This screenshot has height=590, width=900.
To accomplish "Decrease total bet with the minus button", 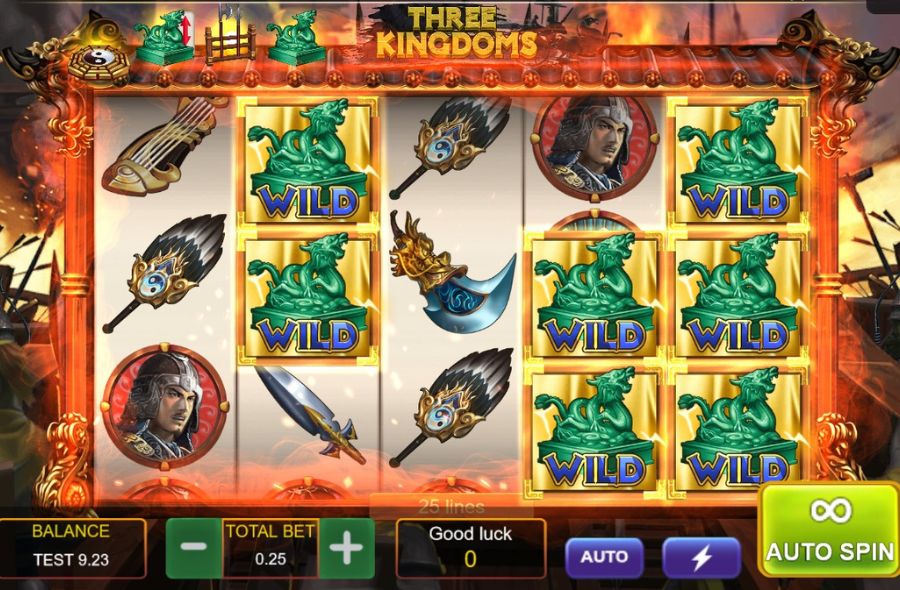I will pos(193,548).
